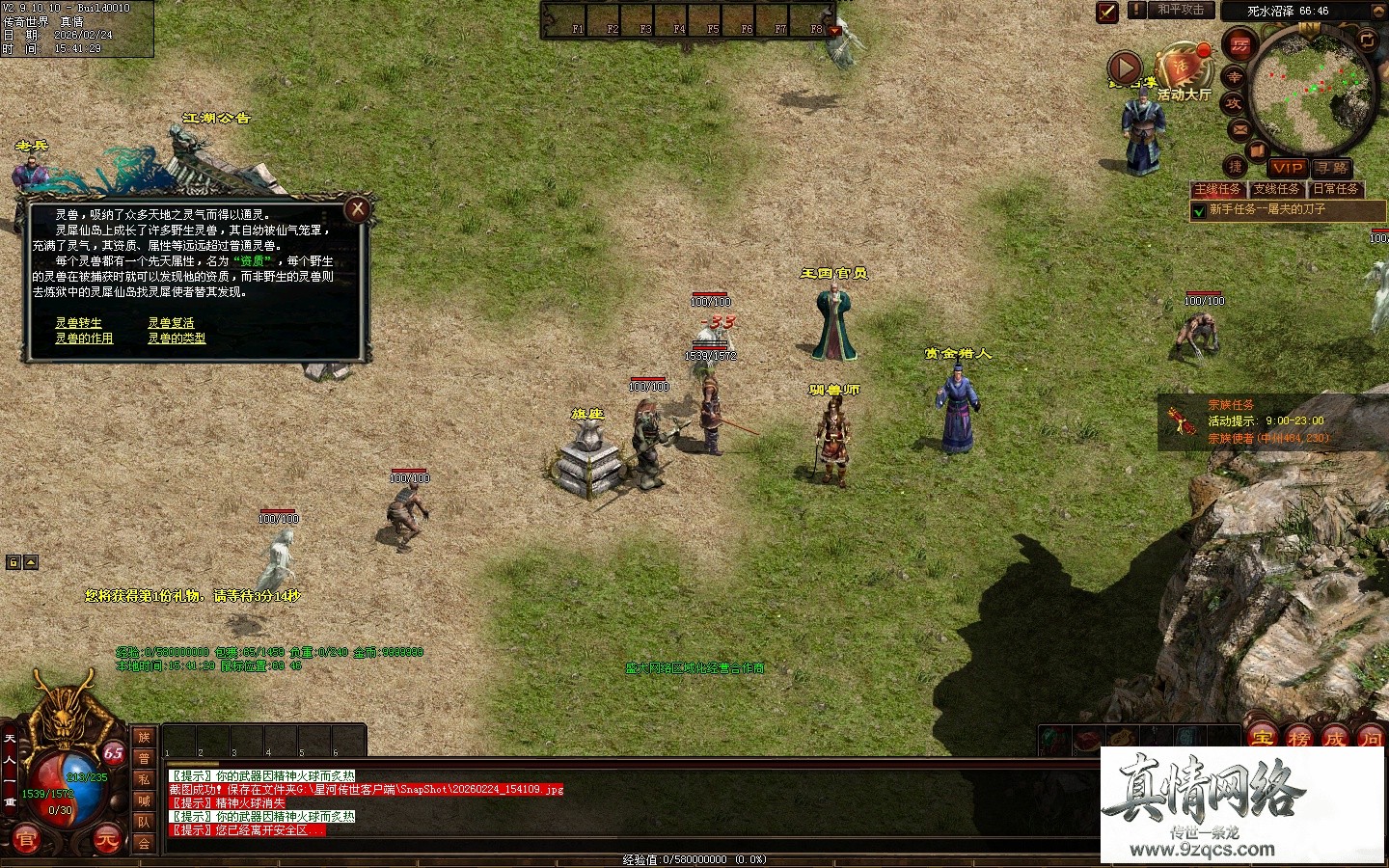Toggle the 和平攻击 attack mode button
The width and height of the screenshot is (1389, 868).
[x=1181, y=10]
